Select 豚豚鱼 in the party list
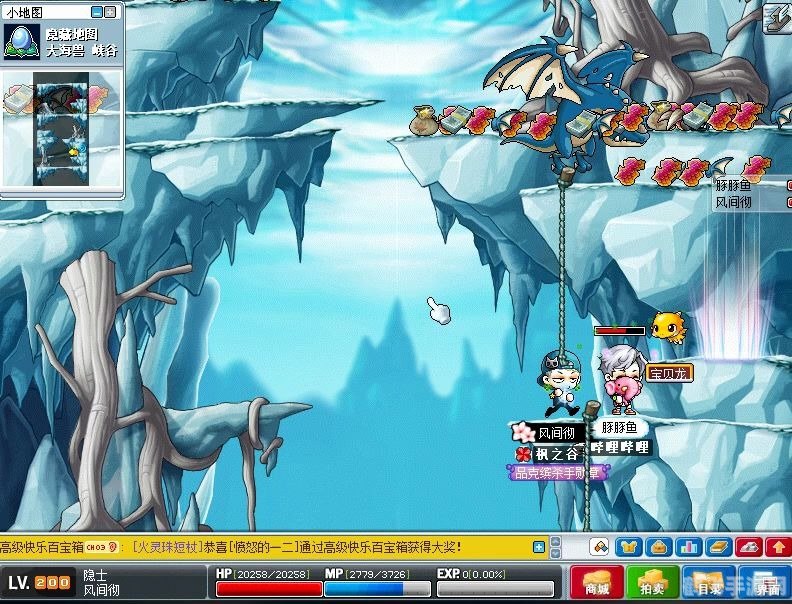The height and width of the screenshot is (604, 792). click(735, 185)
